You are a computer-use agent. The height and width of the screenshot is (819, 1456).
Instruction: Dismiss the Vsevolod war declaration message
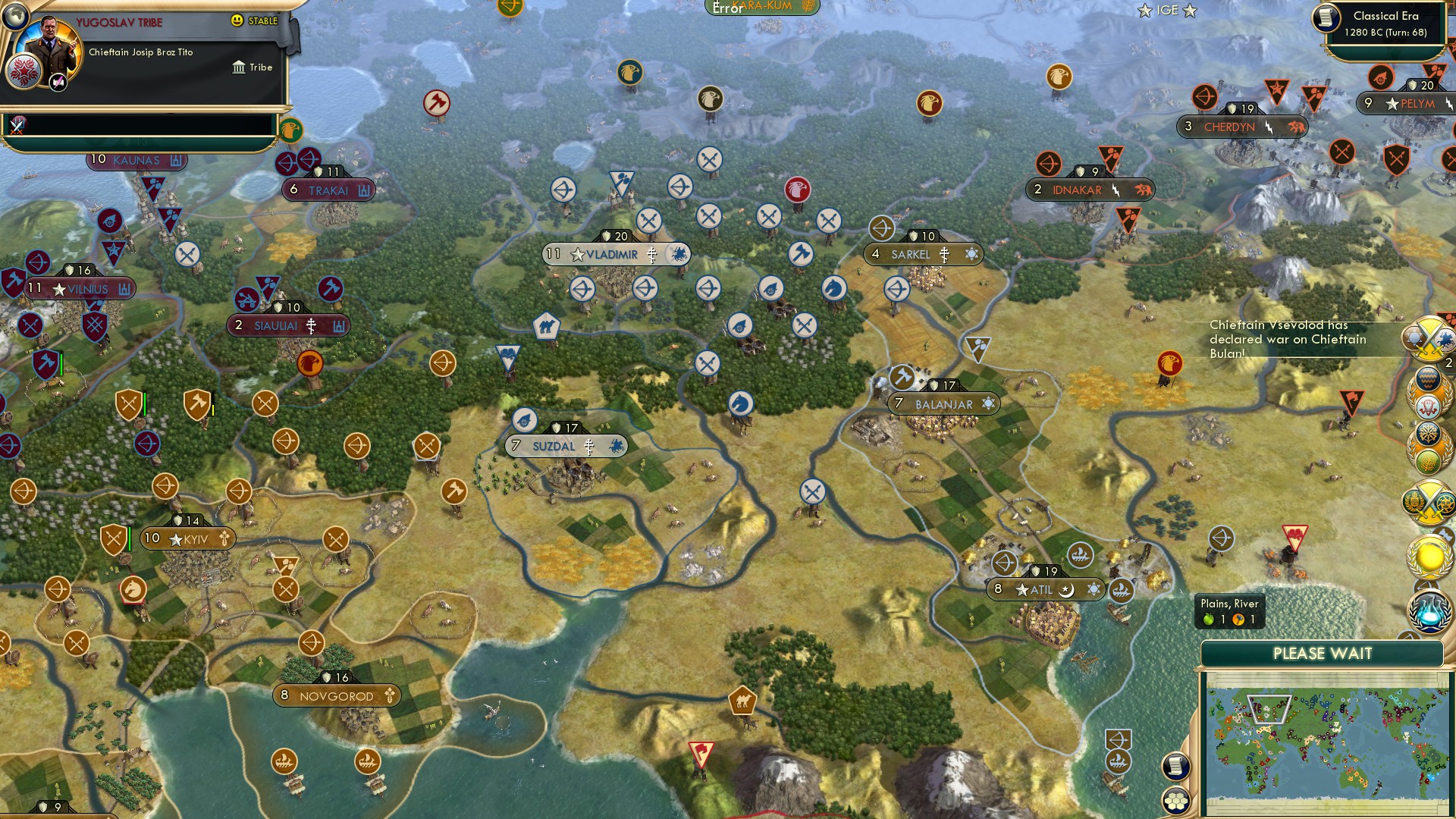[1289, 339]
